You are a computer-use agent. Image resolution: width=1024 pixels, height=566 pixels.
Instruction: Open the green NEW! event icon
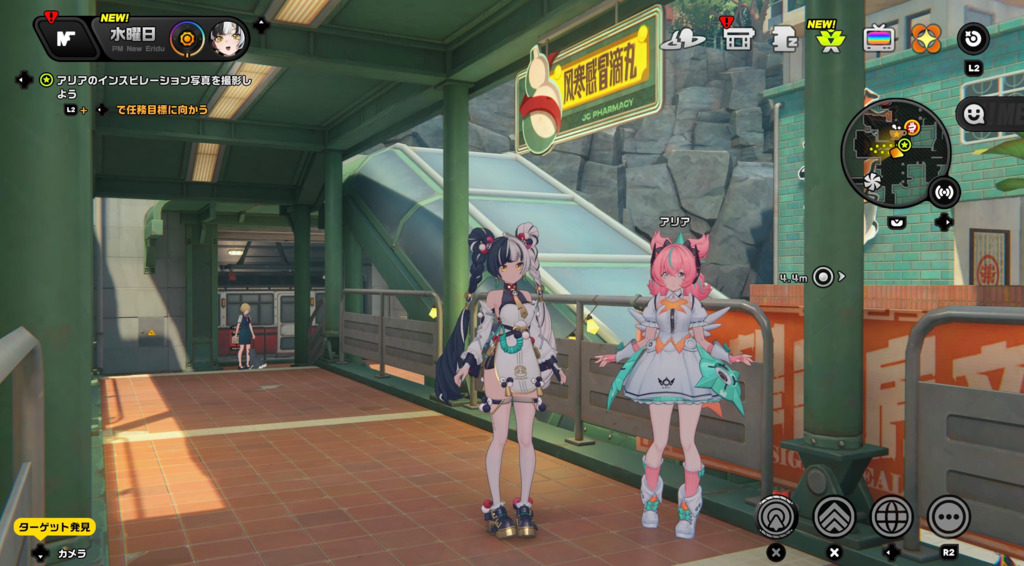[828, 39]
